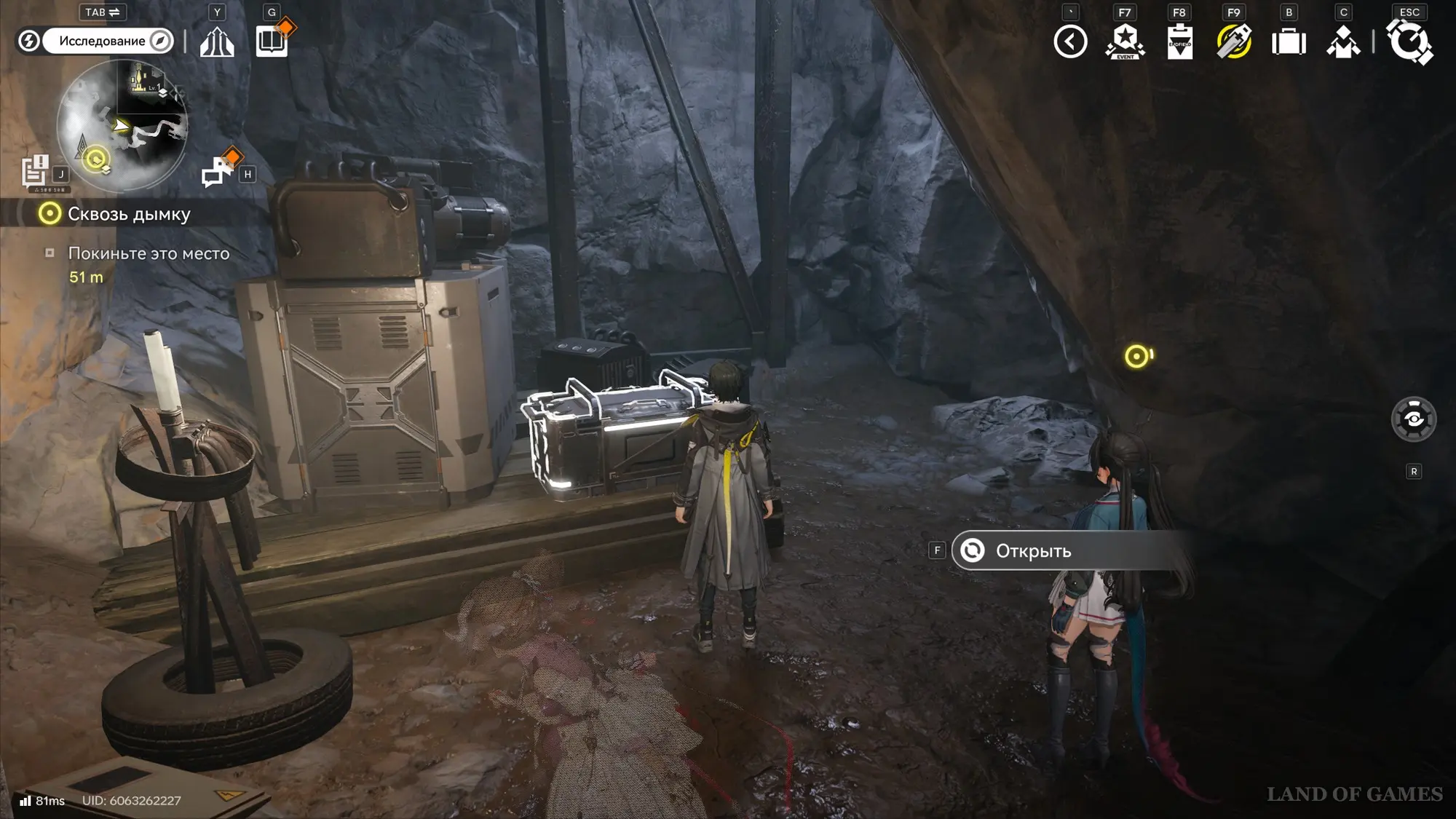Open the briefcase inventory

1289,42
